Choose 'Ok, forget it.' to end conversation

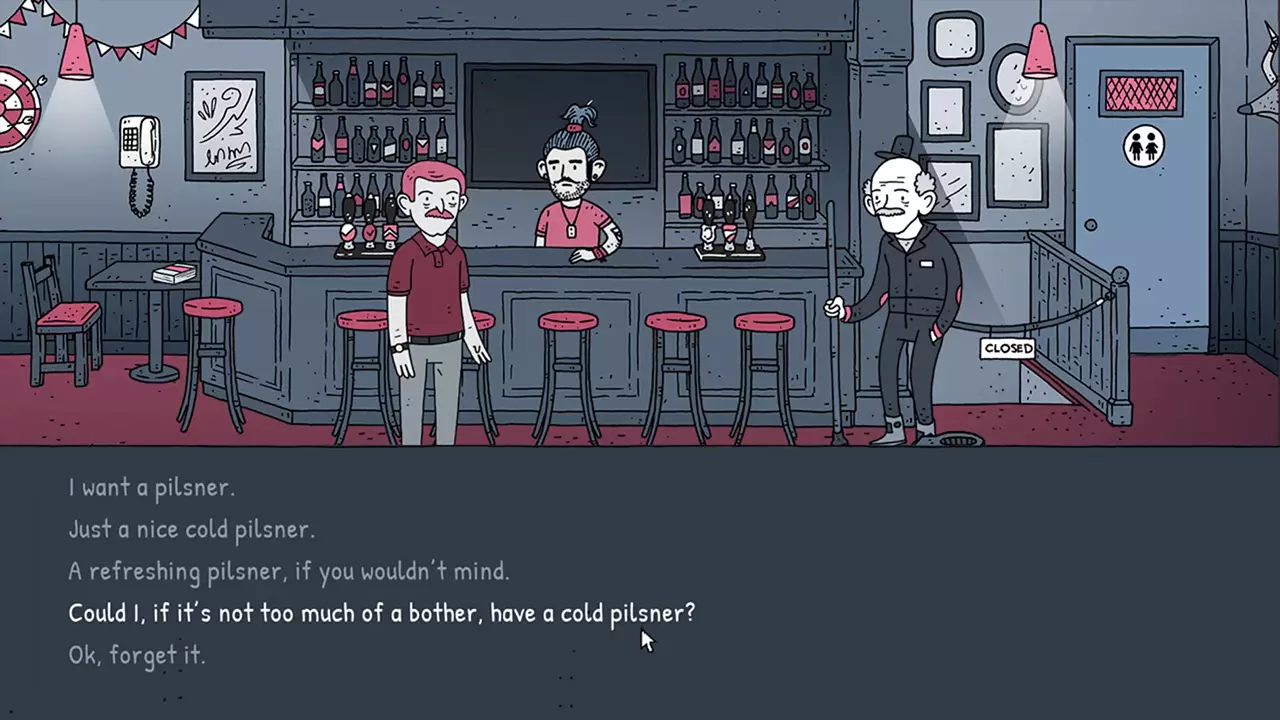point(137,655)
